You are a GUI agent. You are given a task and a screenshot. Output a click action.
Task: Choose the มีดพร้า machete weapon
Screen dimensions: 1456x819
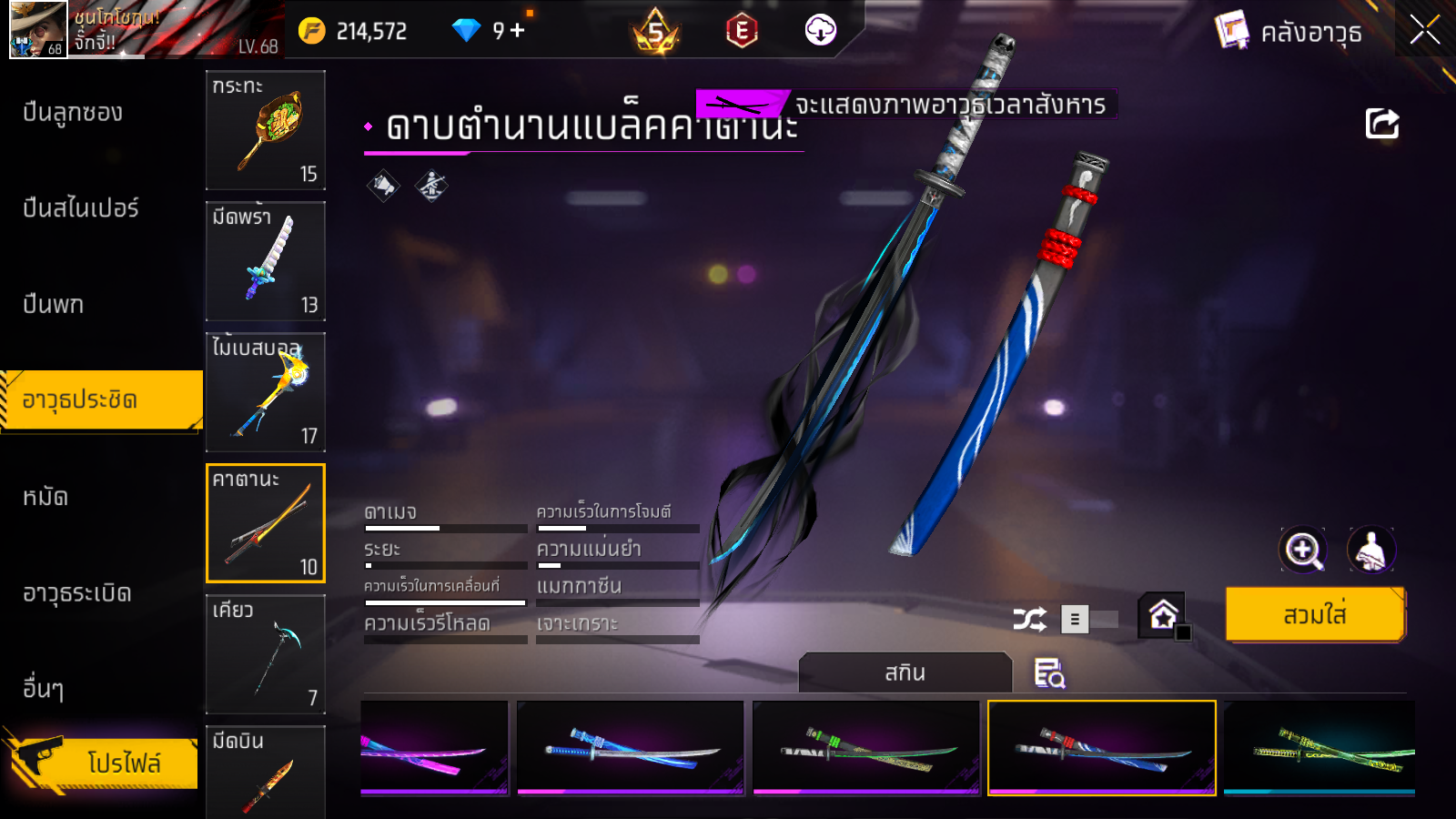266,261
